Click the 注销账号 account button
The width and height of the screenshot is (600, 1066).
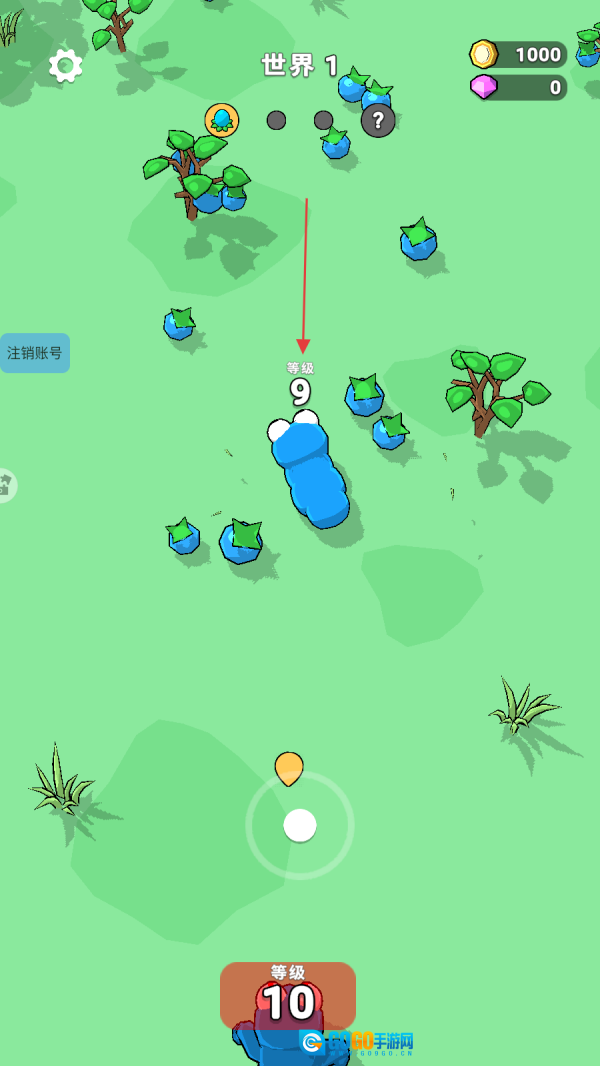point(35,353)
